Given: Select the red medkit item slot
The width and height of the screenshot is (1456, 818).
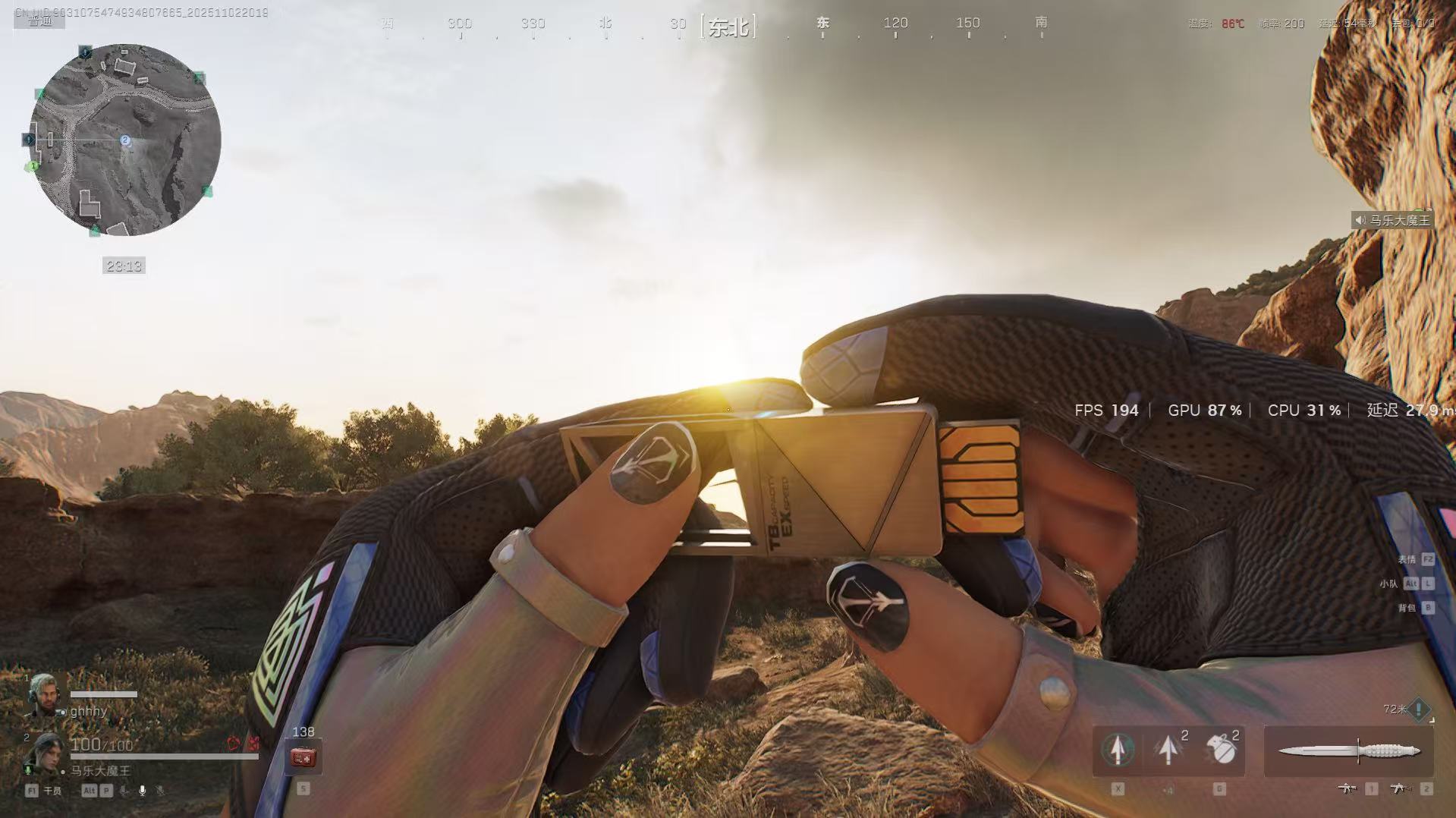Looking at the screenshot, I should coord(303,757).
